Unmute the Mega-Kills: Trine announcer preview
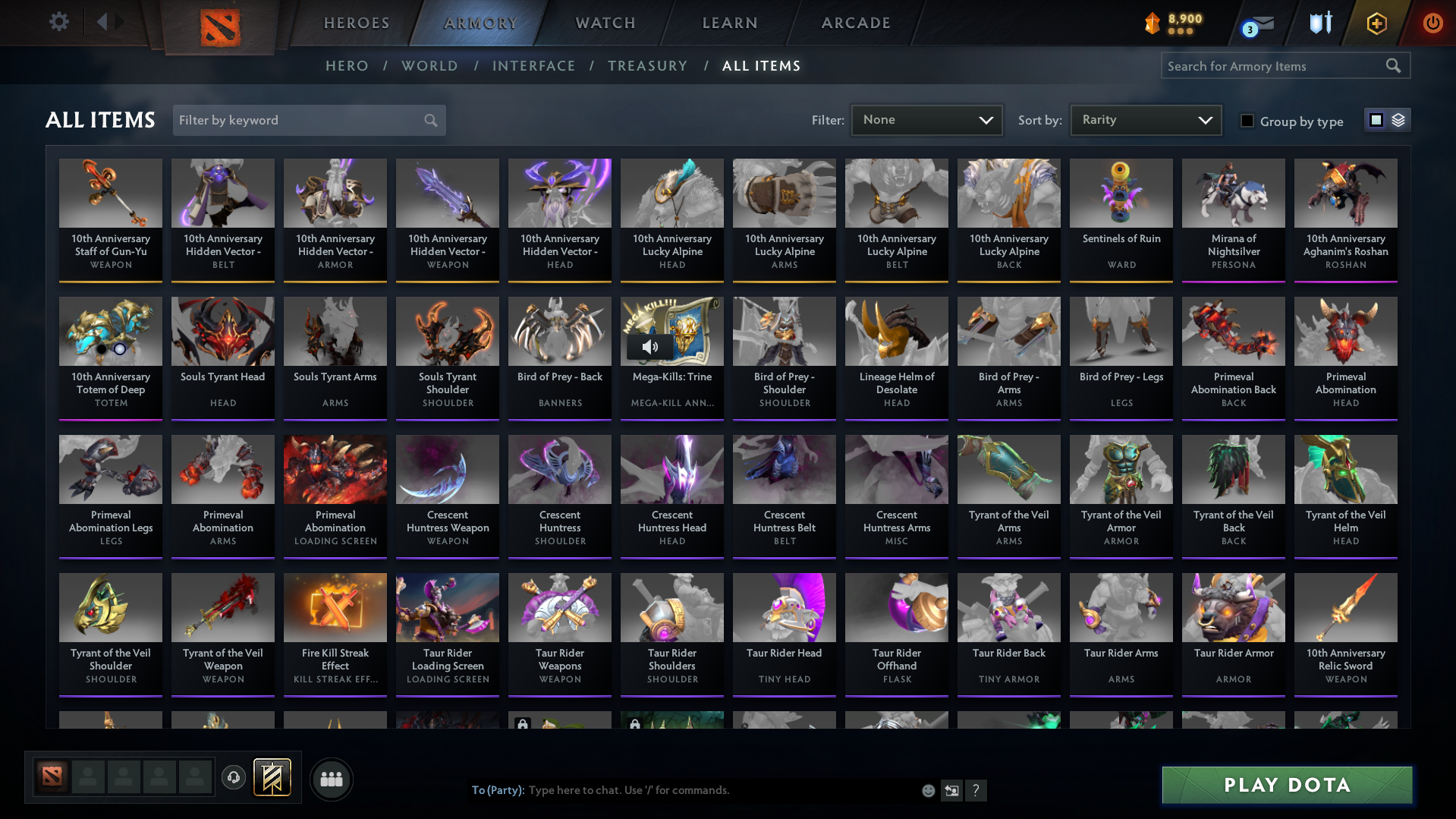Viewport: 1456px width, 819px height. (650, 347)
